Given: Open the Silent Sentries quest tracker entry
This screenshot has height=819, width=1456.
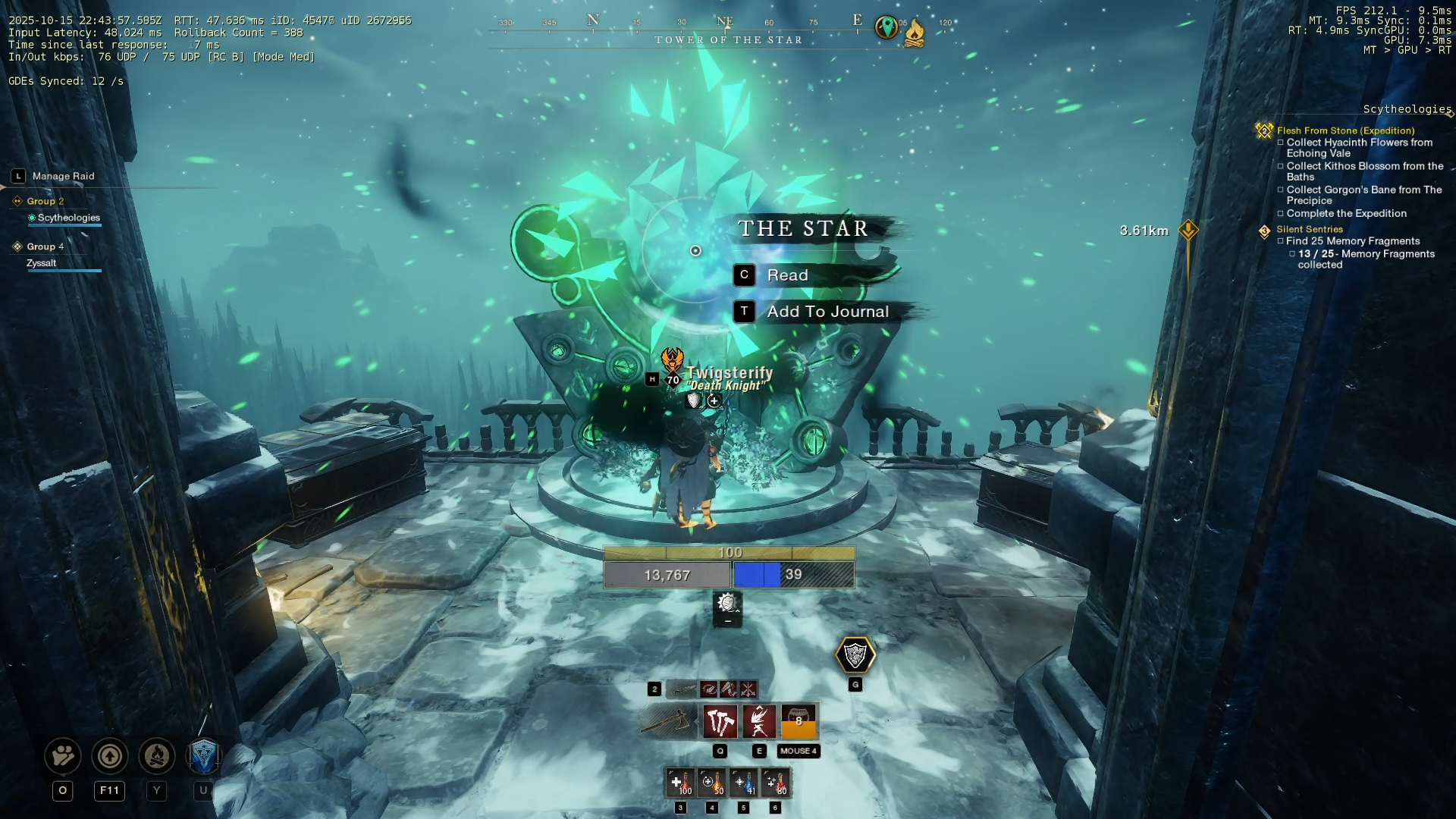Looking at the screenshot, I should pyautogui.click(x=1309, y=229).
